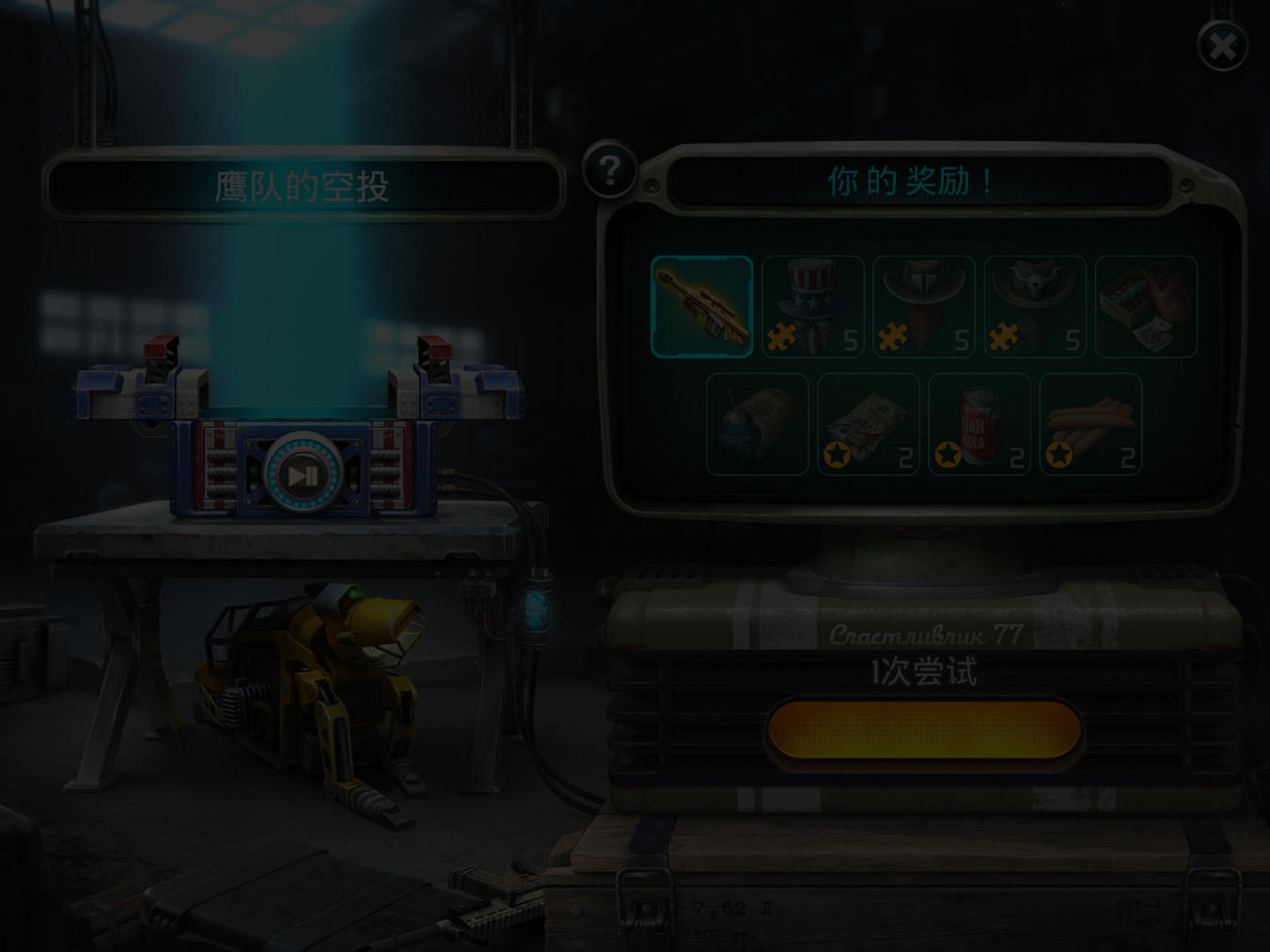Select the golden sniper rifle reward
The image size is (1270, 952).
point(701,306)
